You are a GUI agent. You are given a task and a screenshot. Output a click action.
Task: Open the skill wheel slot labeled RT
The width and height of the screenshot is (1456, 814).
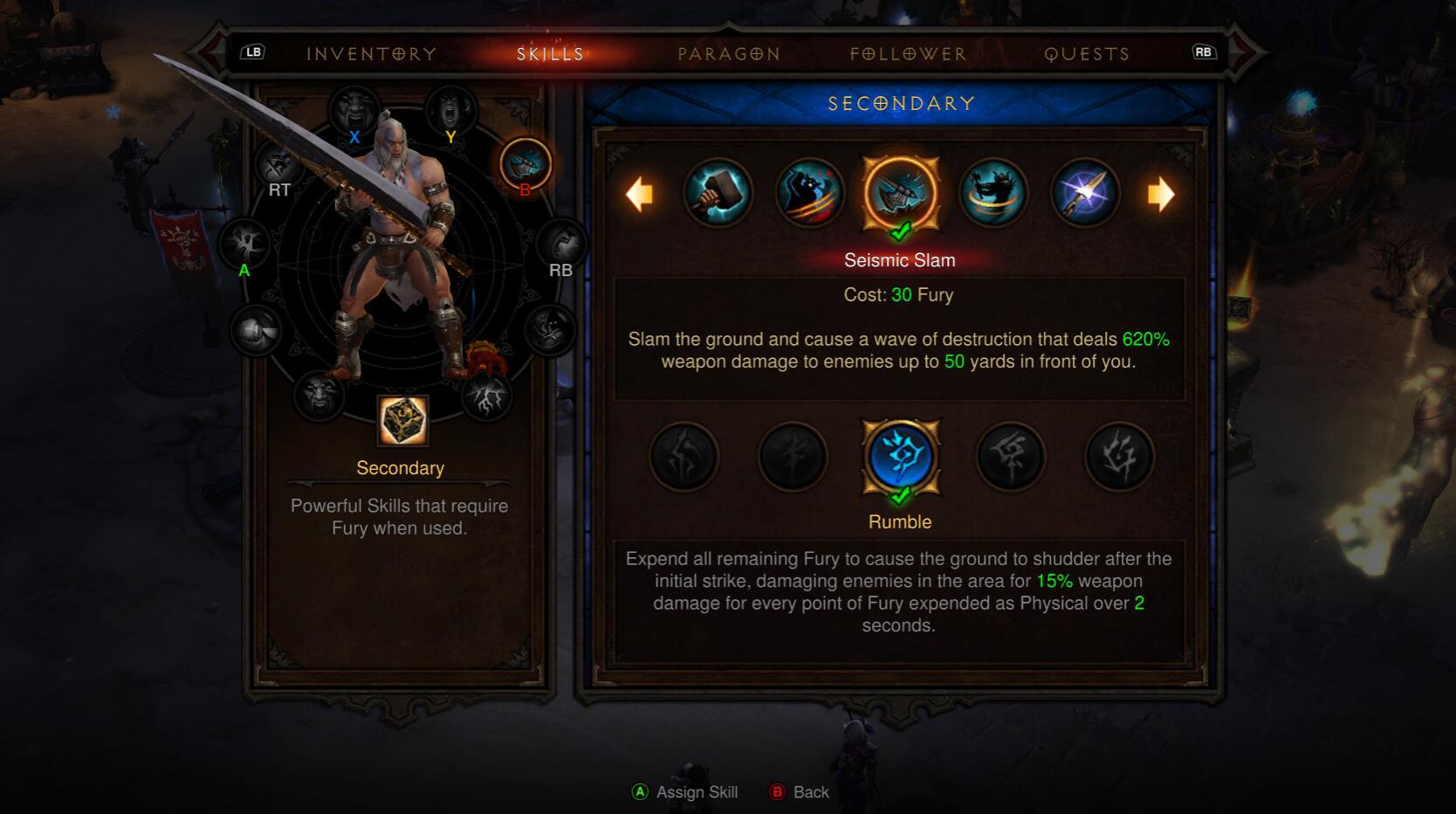[278, 164]
